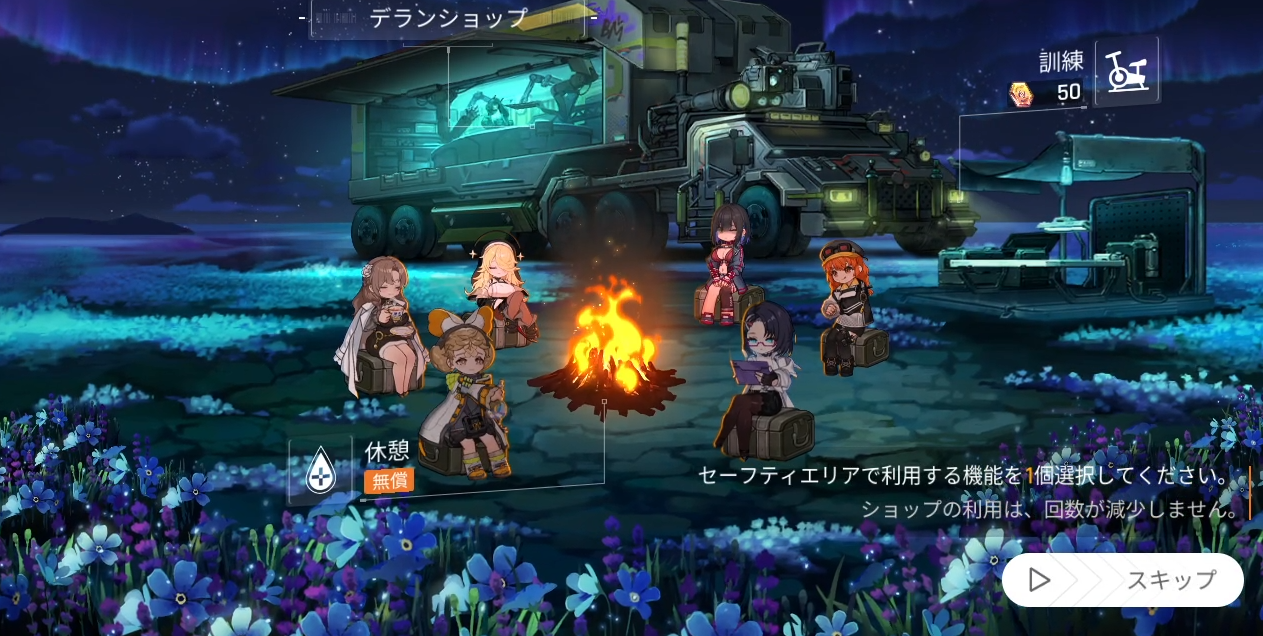Screen dimensions: 1263x636
Task: Tap the スキップ skip button
Action: coord(1122,580)
